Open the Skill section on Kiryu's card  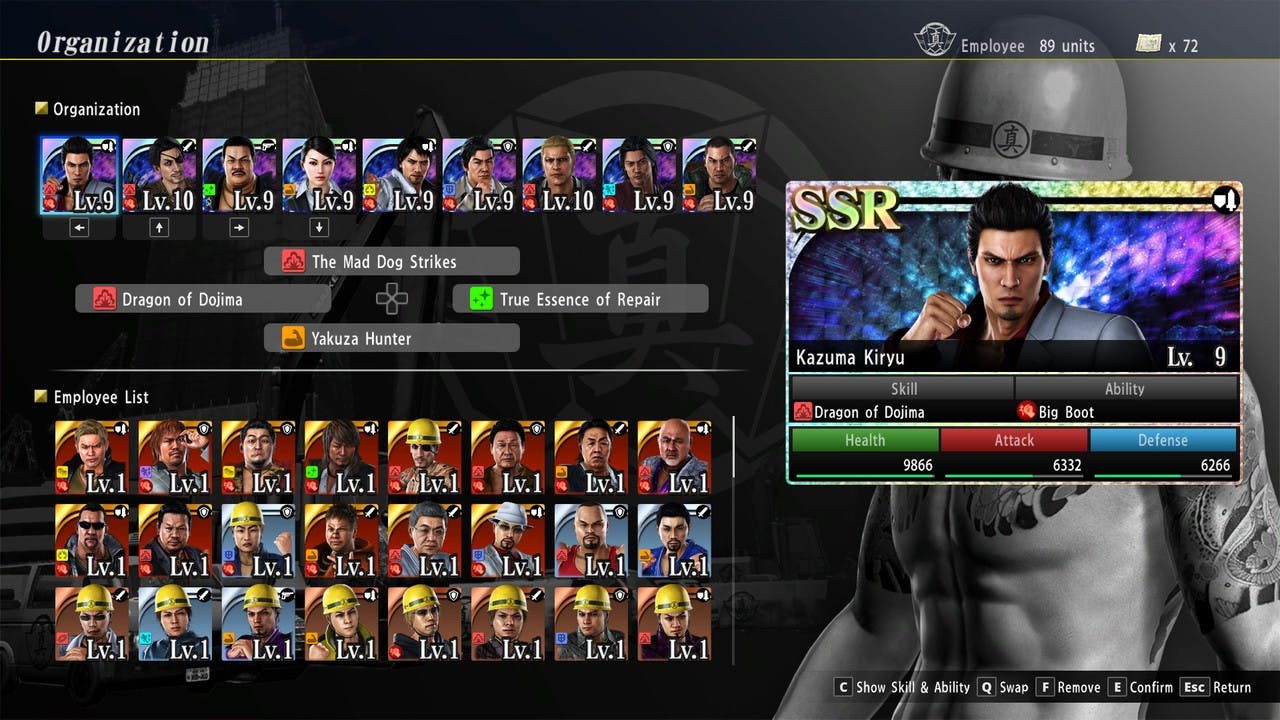tap(903, 389)
